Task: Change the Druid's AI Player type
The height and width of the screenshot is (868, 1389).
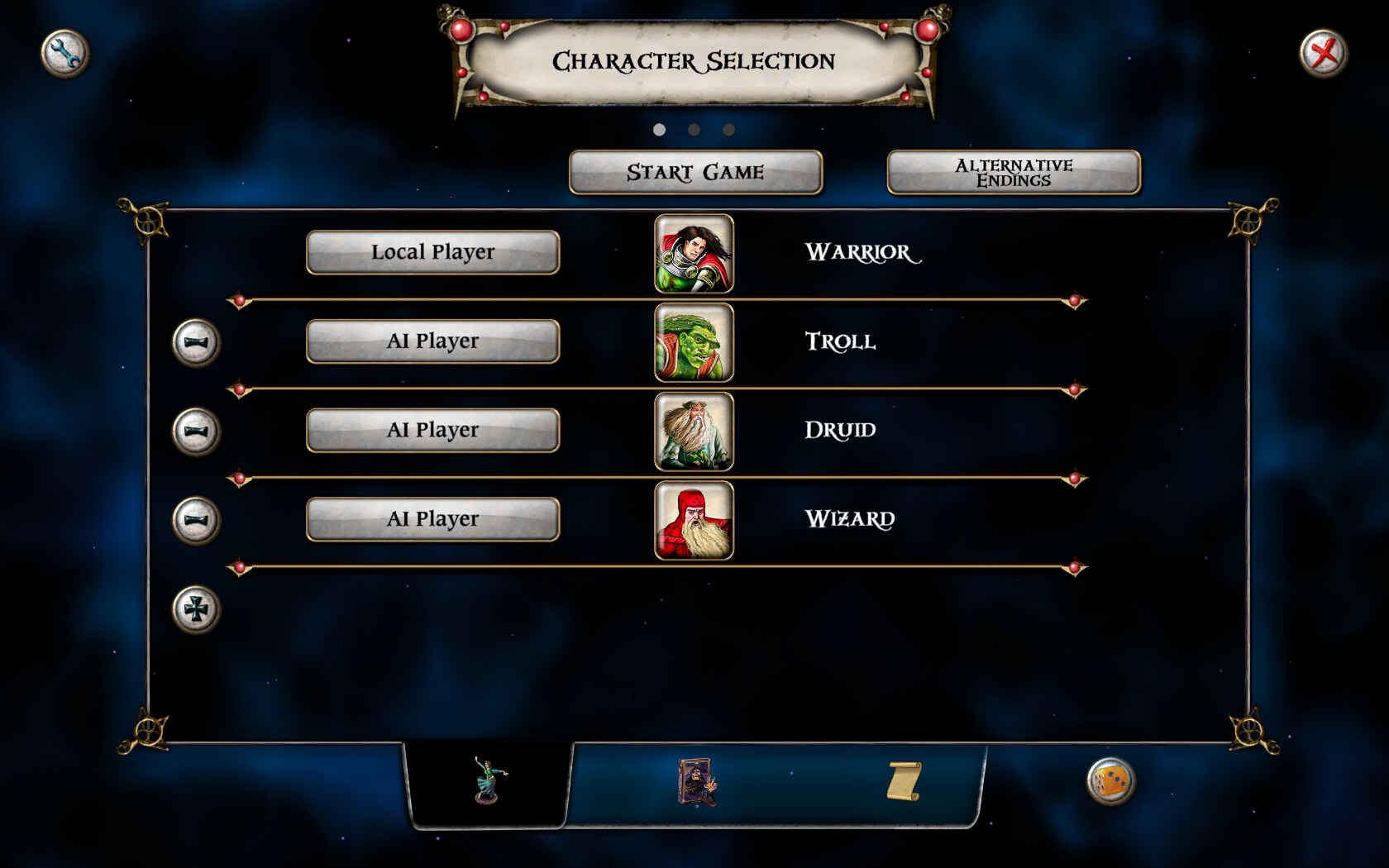Action: 432,430
